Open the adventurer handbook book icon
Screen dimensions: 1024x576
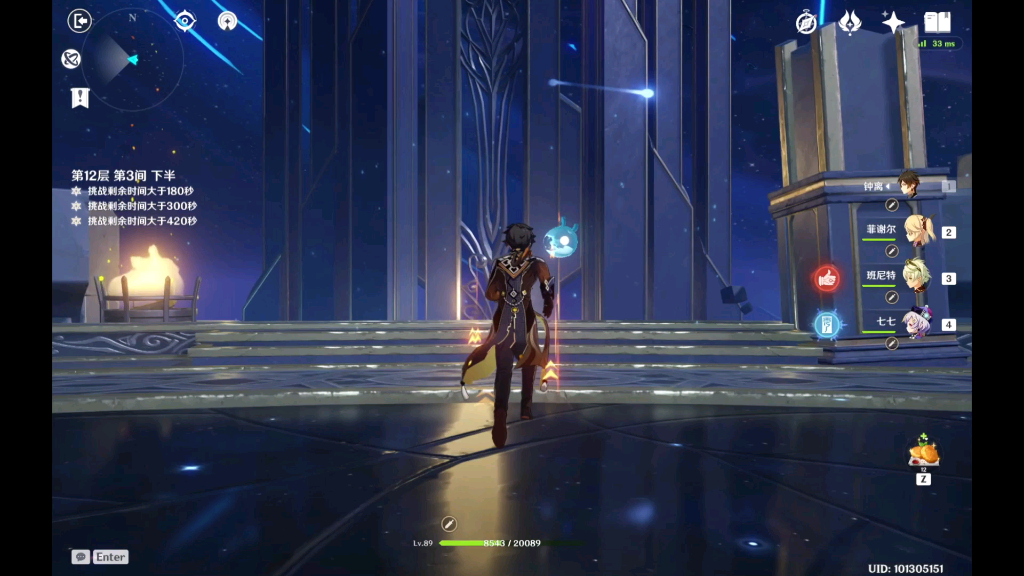pos(937,22)
